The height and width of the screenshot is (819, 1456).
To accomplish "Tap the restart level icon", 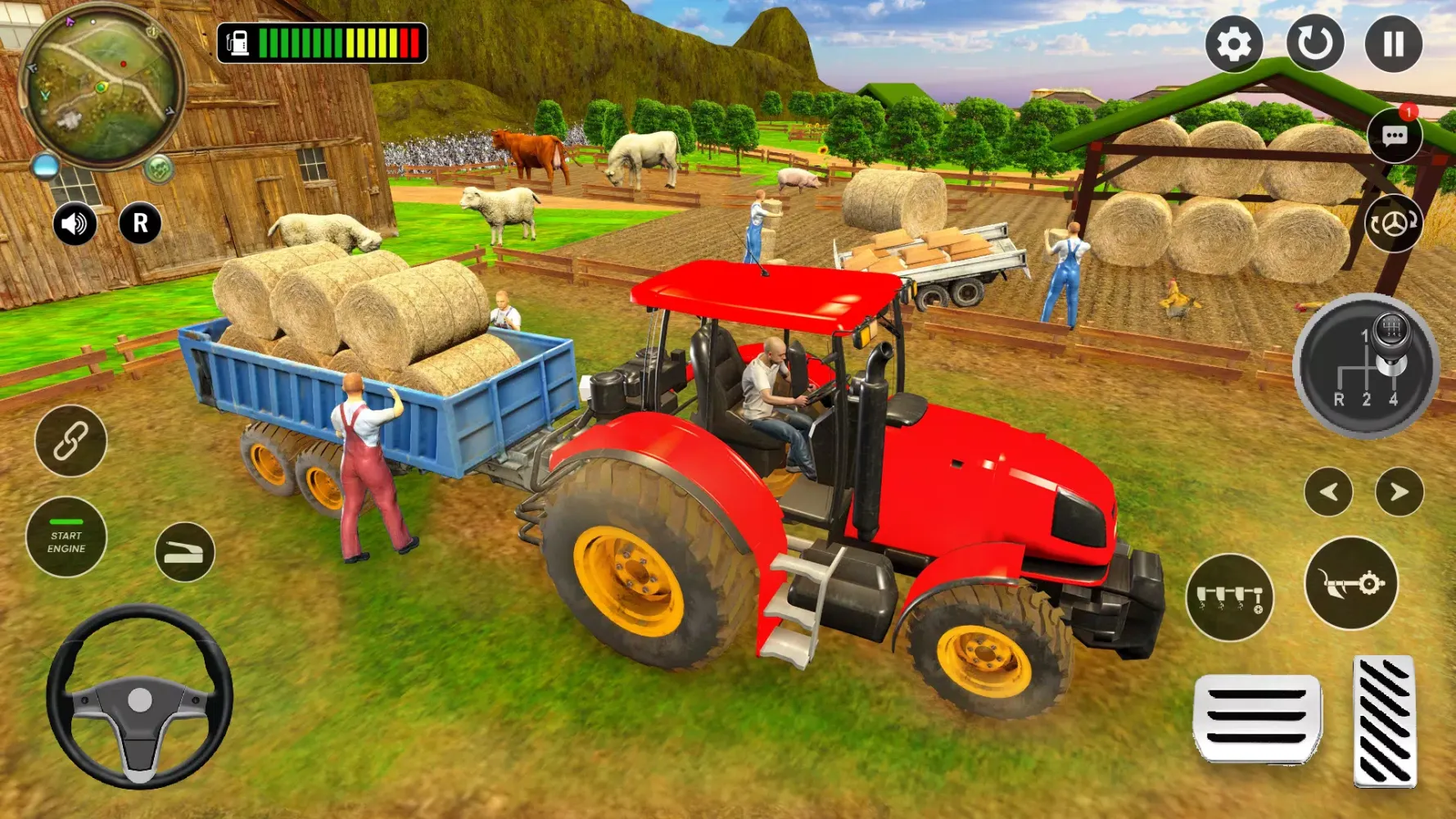I will 1316,45.
